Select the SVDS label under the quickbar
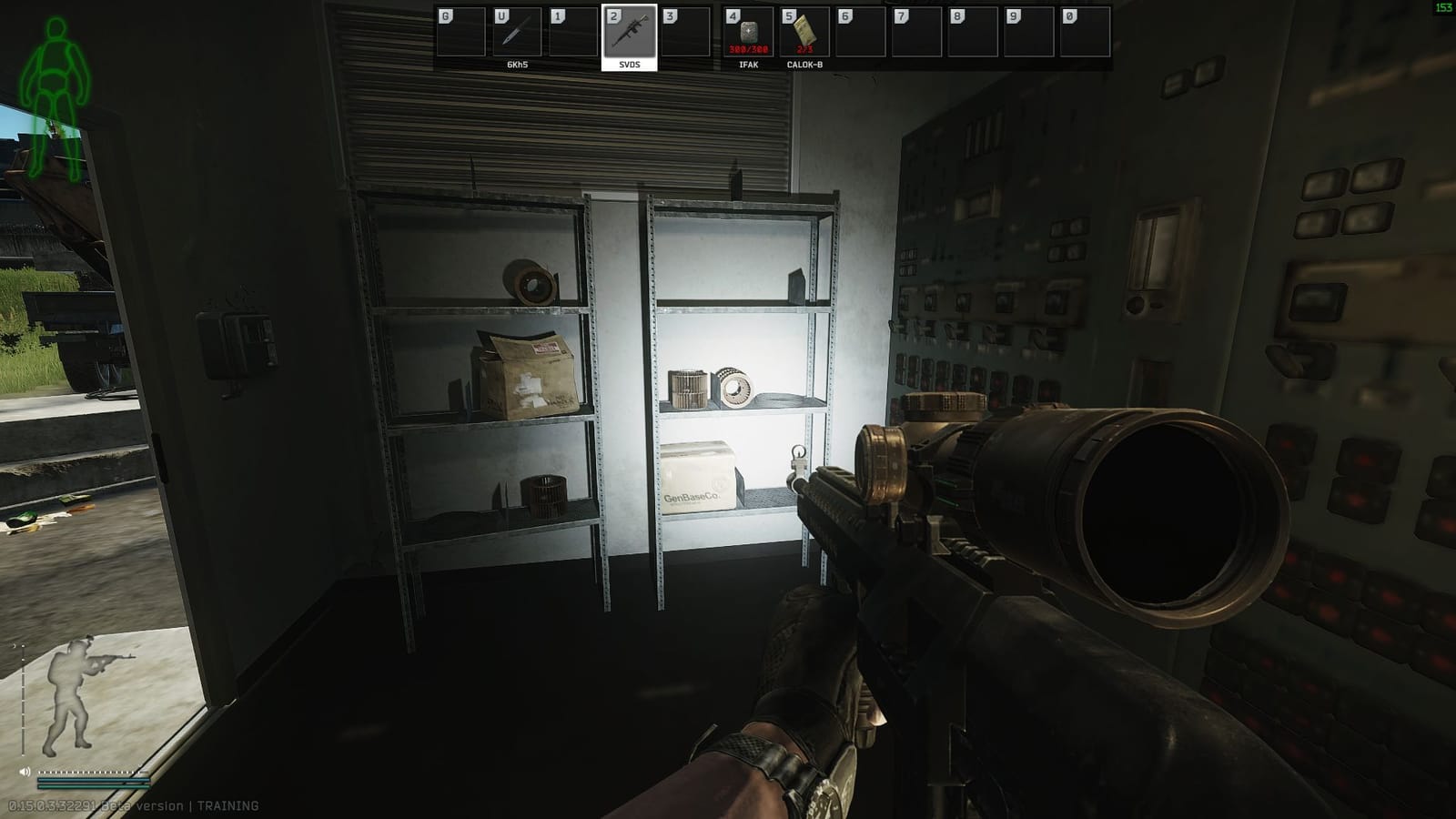The width and height of the screenshot is (1456, 819). [x=630, y=66]
